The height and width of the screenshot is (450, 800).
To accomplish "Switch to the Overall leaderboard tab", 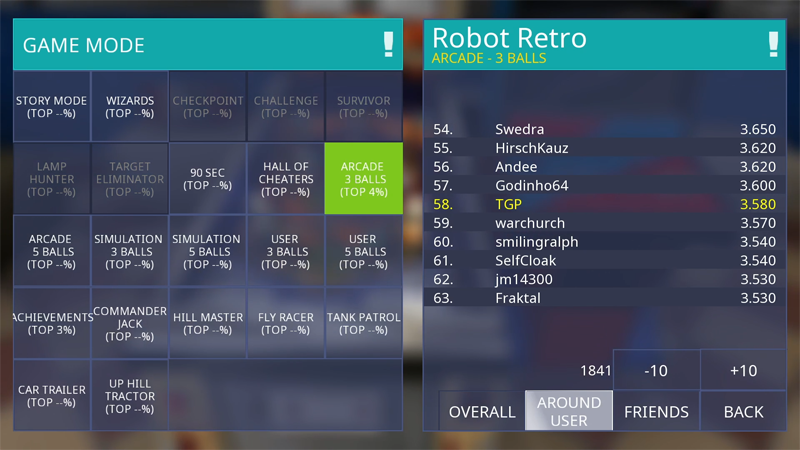I will (482, 411).
